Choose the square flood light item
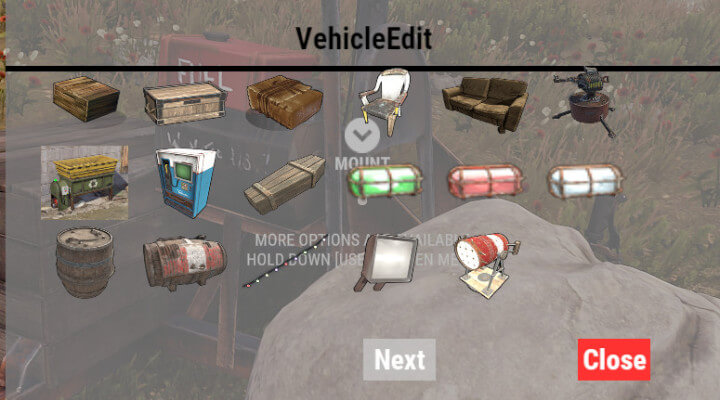This screenshot has width=720, height=400. [x=385, y=262]
